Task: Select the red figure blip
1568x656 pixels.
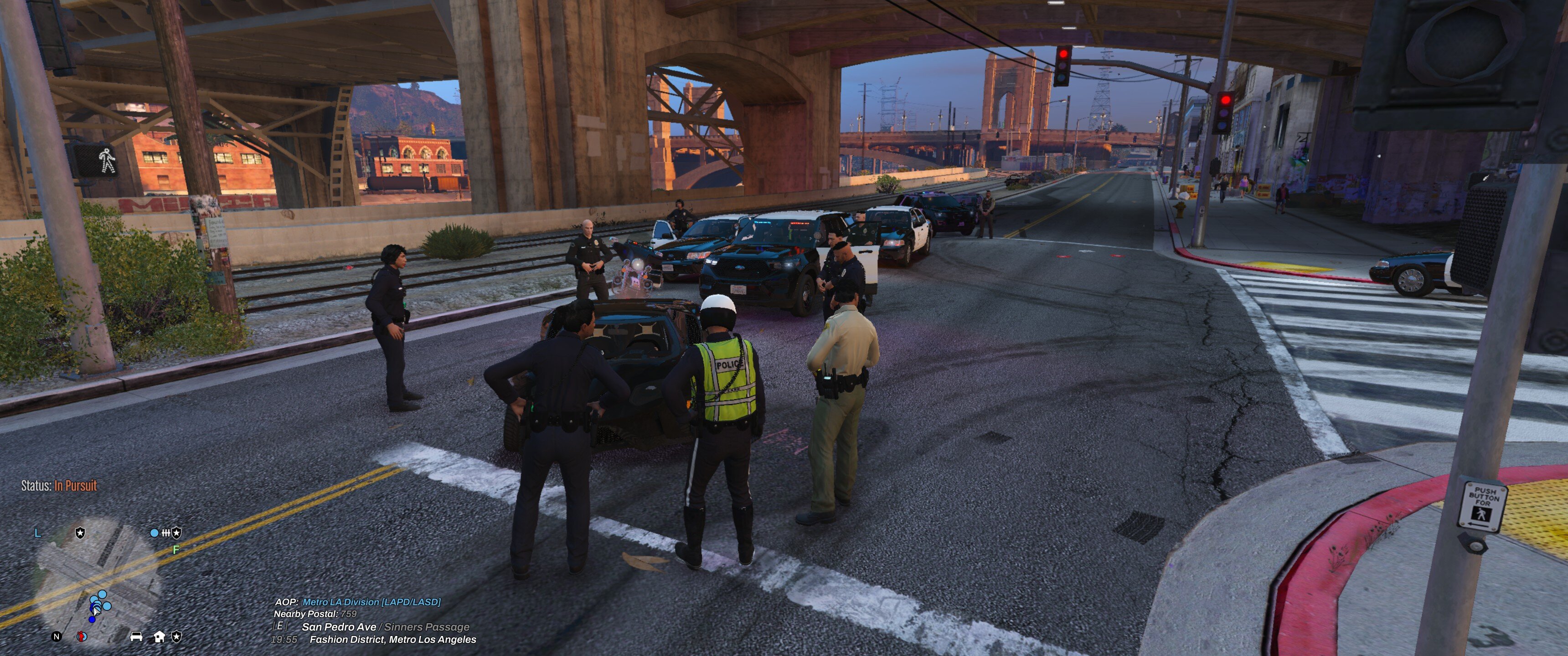Action: pyautogui.click(x=82, y=636)
